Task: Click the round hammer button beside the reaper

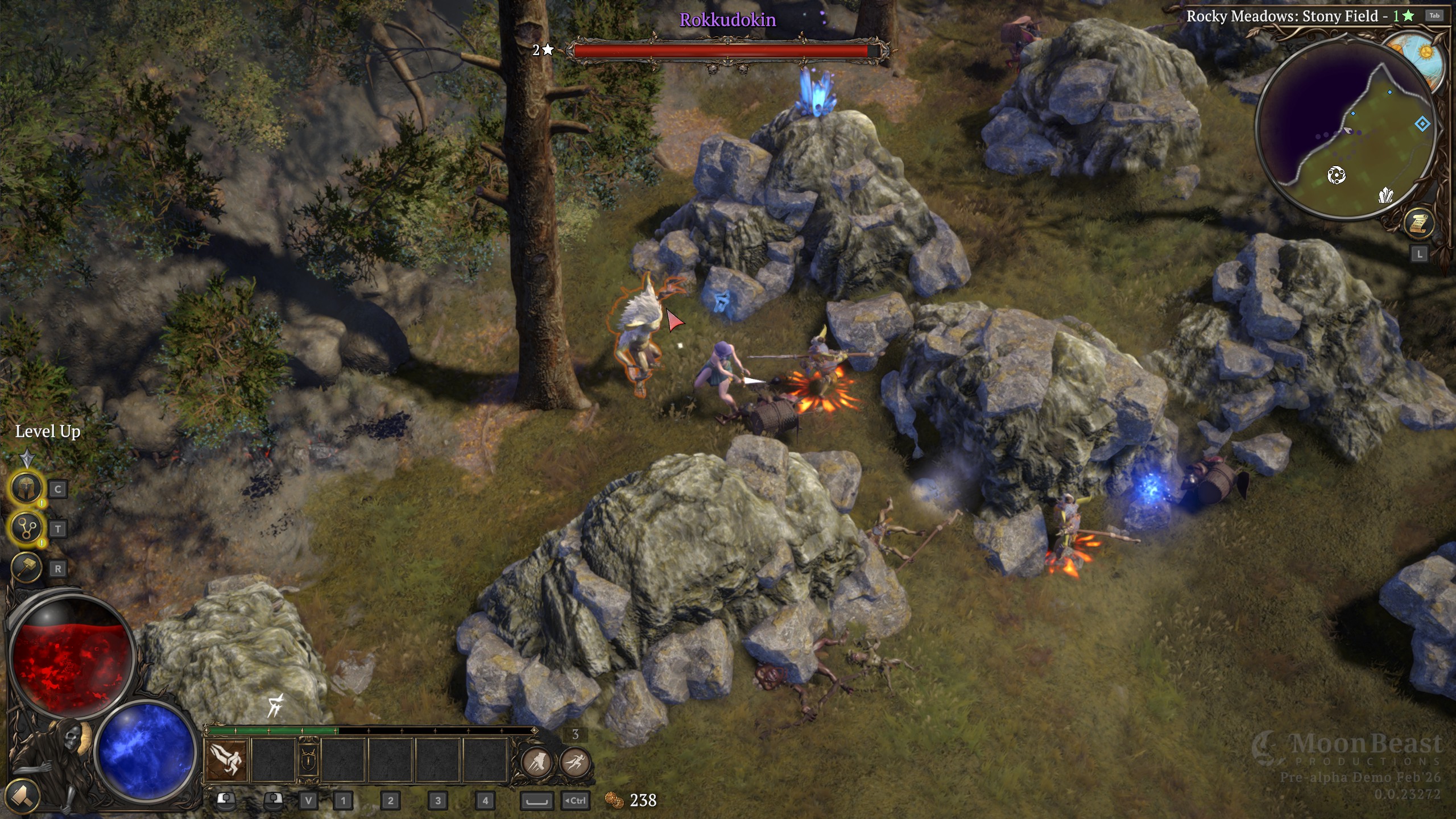Action: pyautogui.click(x=22, y=795)
